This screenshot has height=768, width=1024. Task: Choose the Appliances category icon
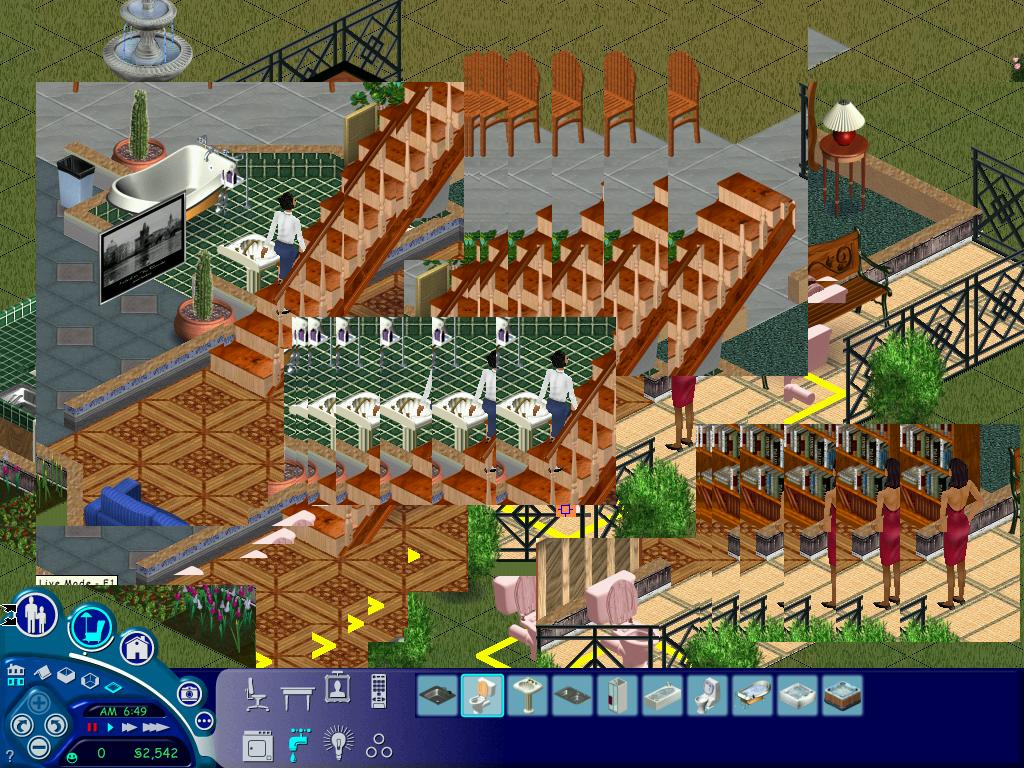point(258,744)
